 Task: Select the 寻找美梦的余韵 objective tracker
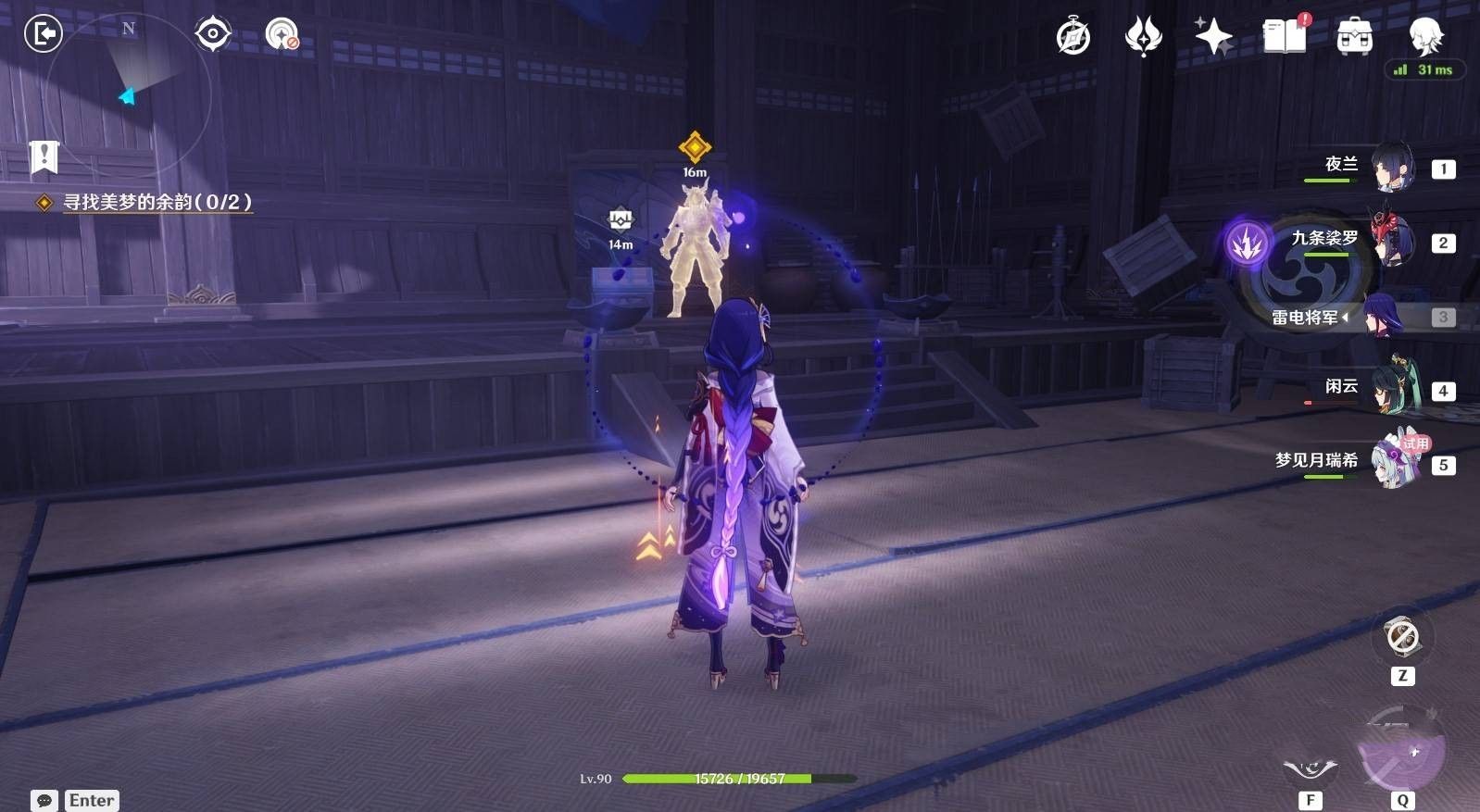point(157,202)
